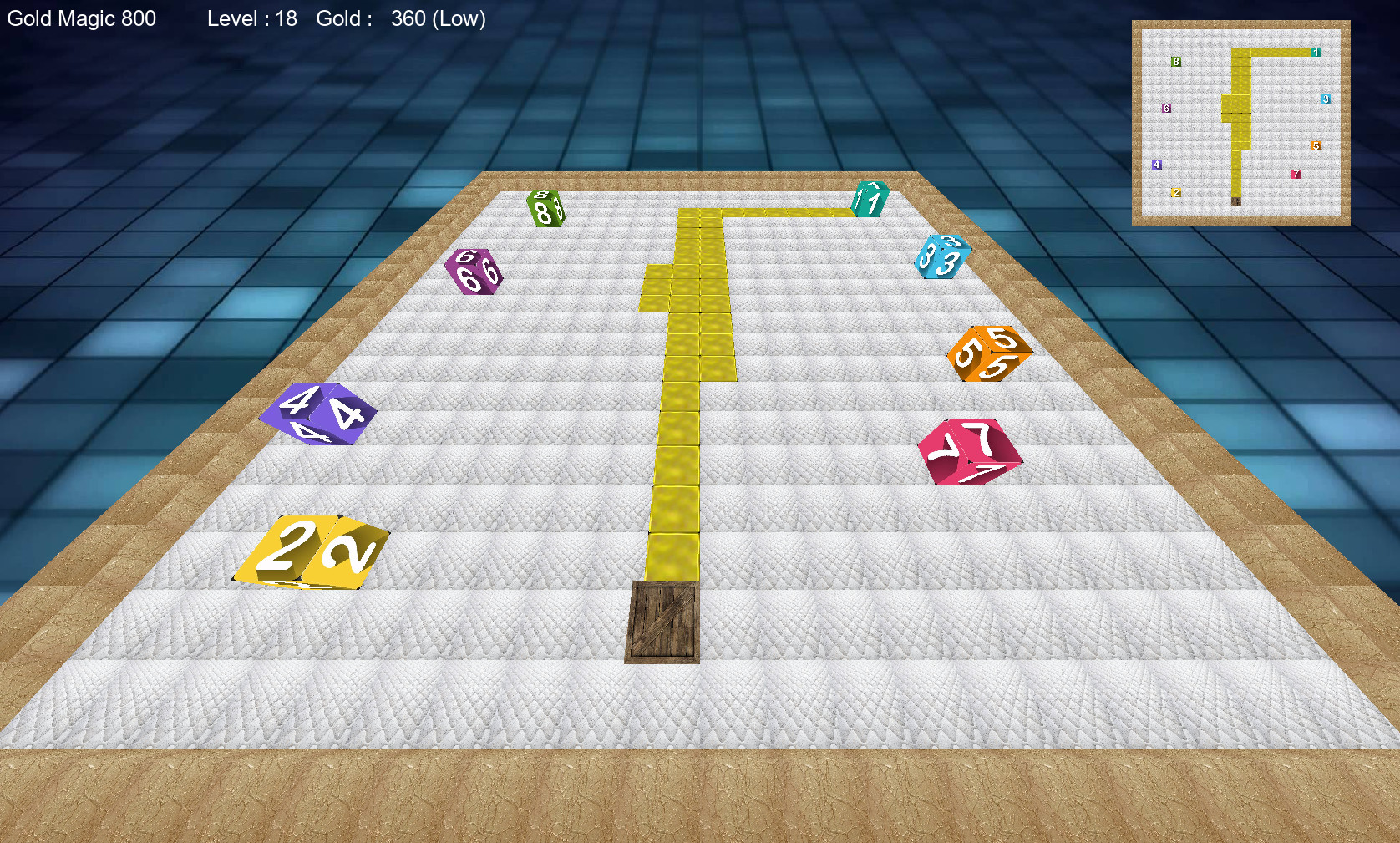
Task: Click the Level : 18 label
Action: [251, 18]
